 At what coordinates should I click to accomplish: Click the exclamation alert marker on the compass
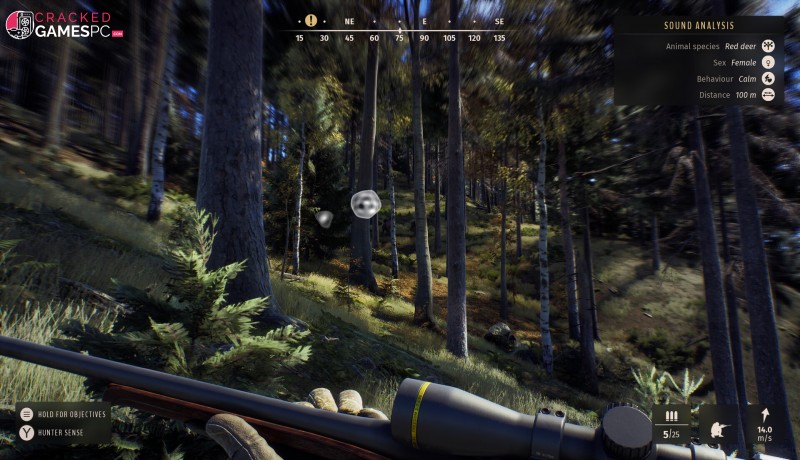click(311, 20)
